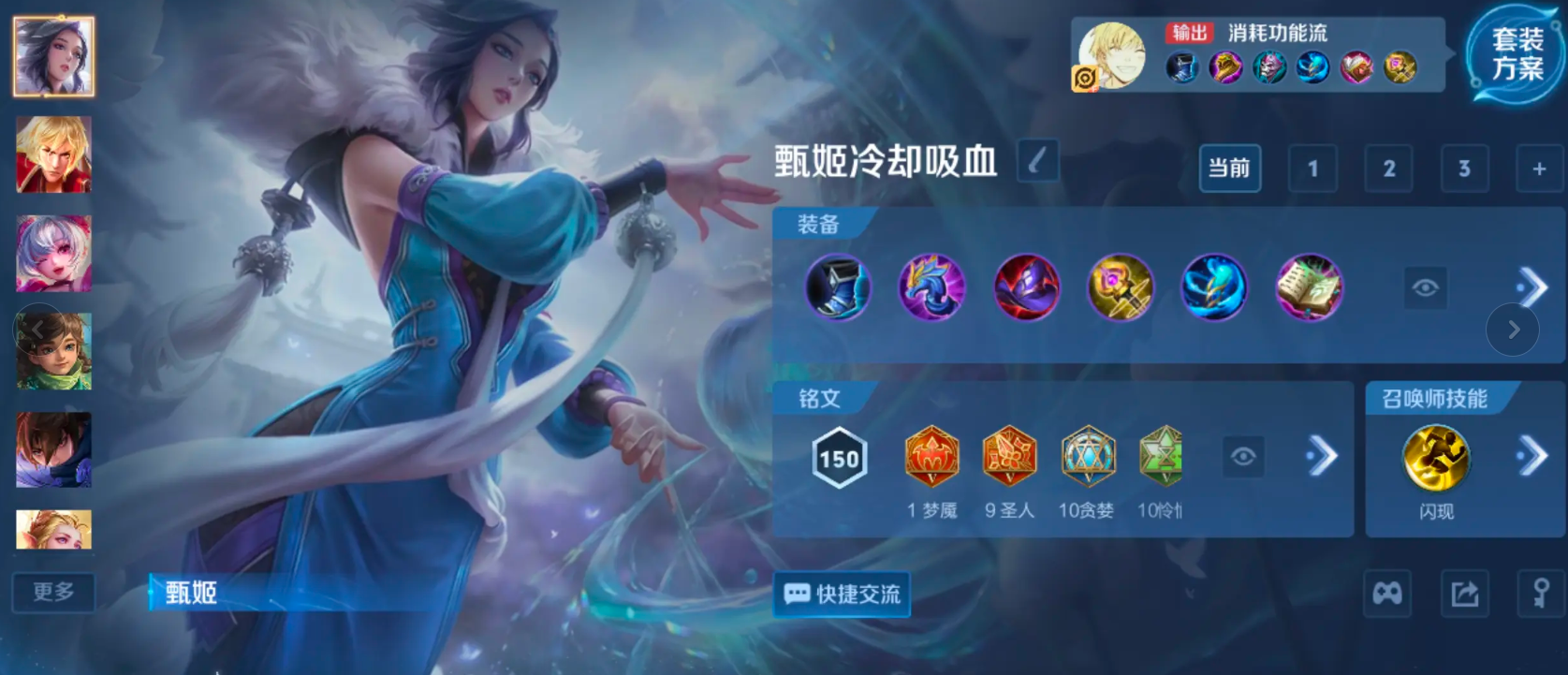
Task: Select the 圣人 rune icon
Action: pyautogui.click(x=1009, y=457)
